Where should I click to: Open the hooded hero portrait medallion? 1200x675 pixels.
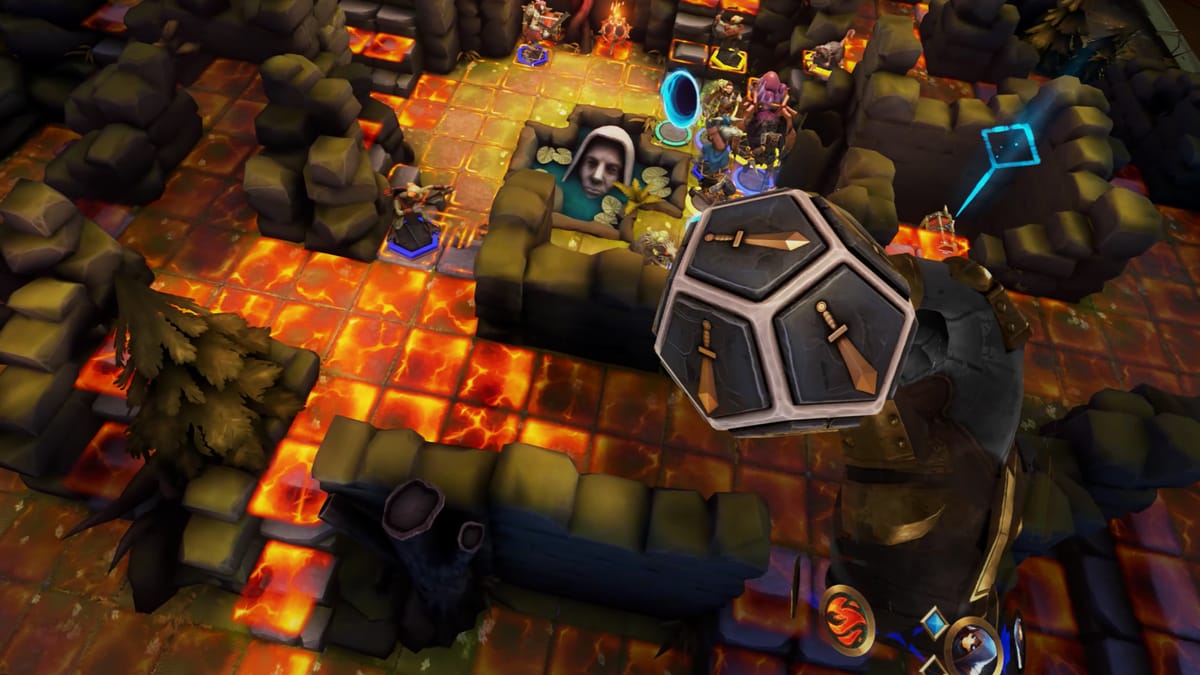pyautogui.click(x=972, y=645)
